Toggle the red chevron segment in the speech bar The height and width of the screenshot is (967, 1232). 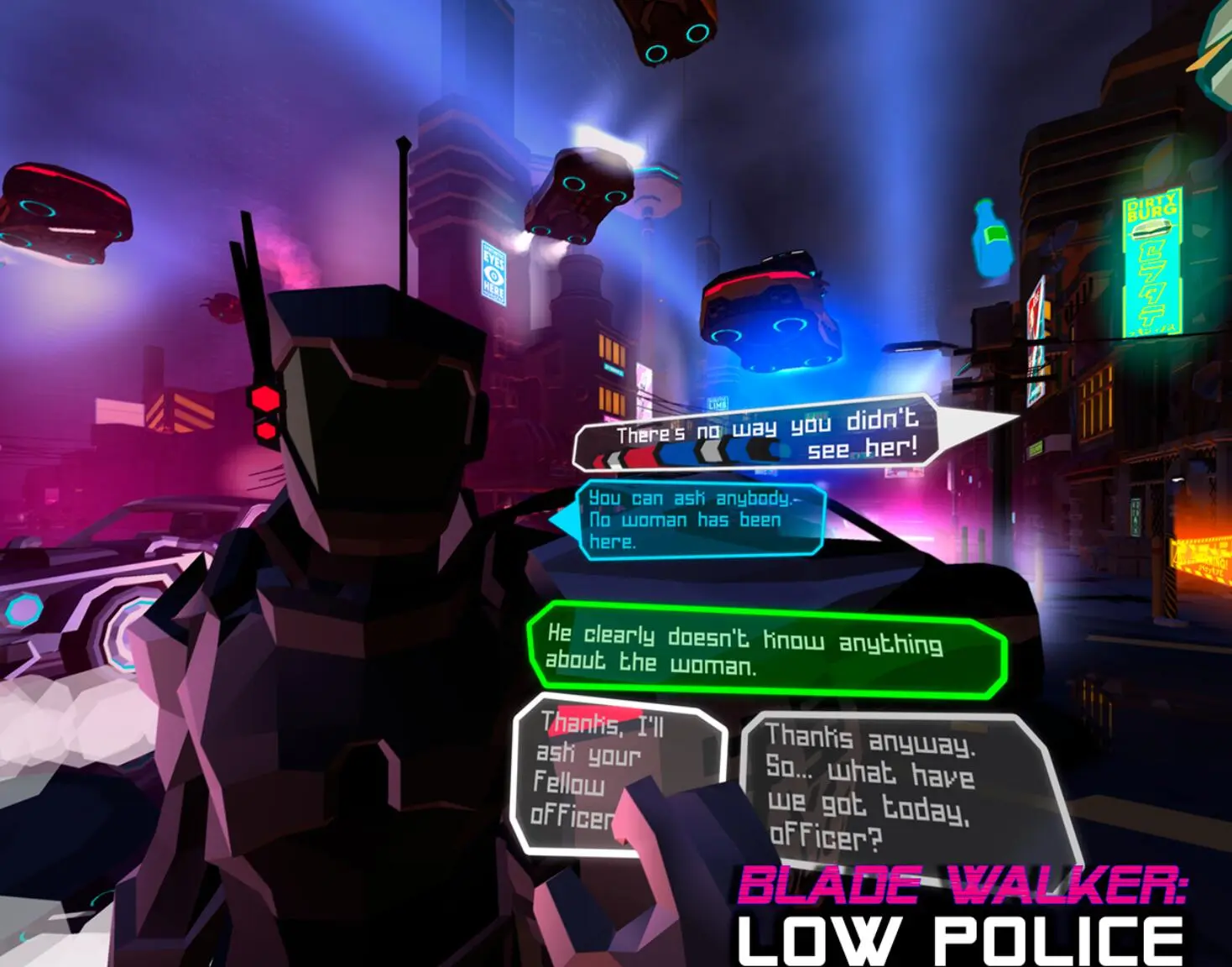pyautogui.click(x=639, y=453)
